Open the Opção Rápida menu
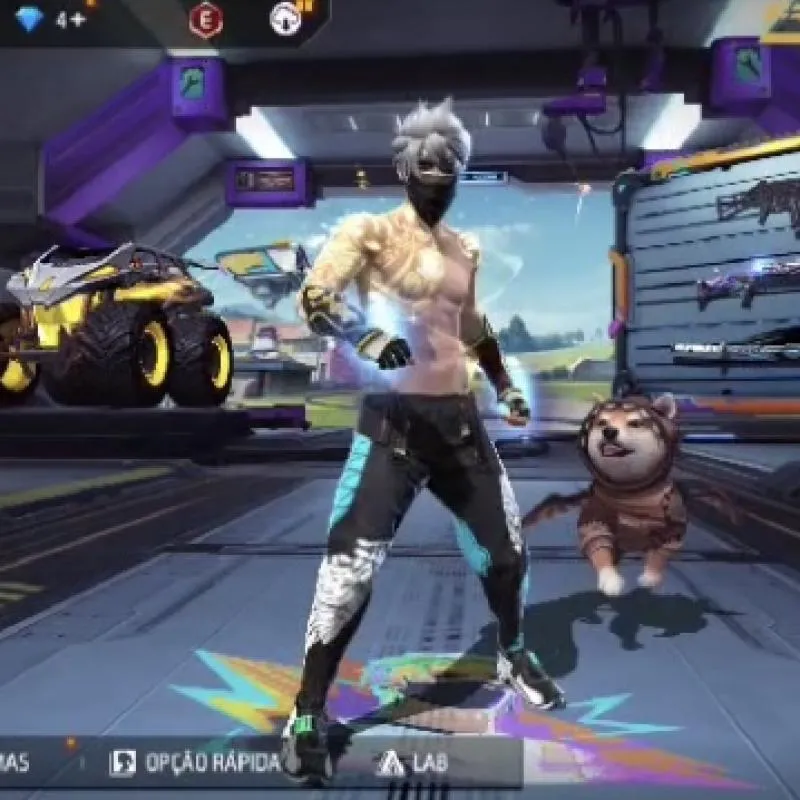Viewport: 800px width, 800px height. click(196, 763)
